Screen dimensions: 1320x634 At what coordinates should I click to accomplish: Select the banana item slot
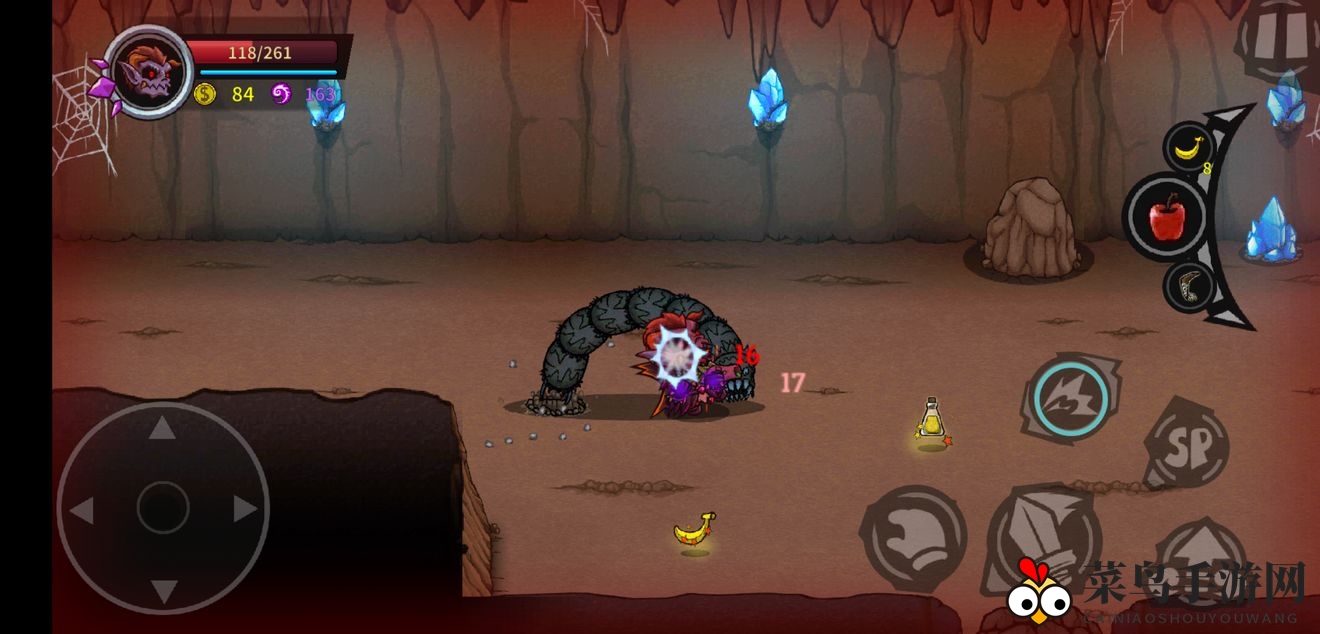(1188, 148)
